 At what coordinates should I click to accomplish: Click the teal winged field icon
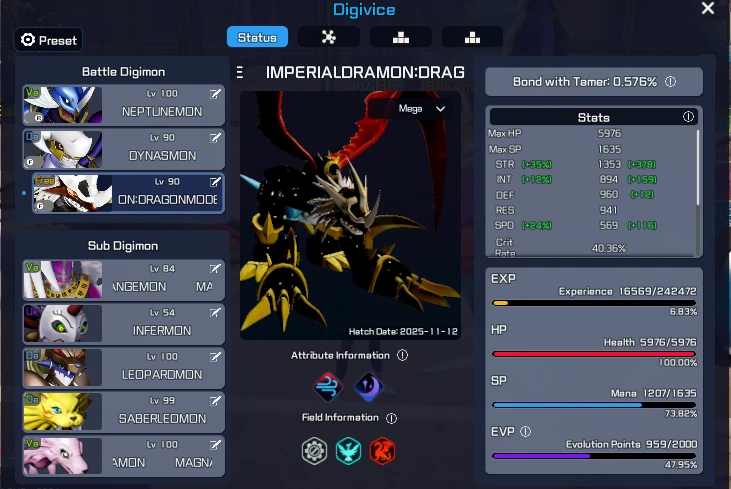(349, 450)
